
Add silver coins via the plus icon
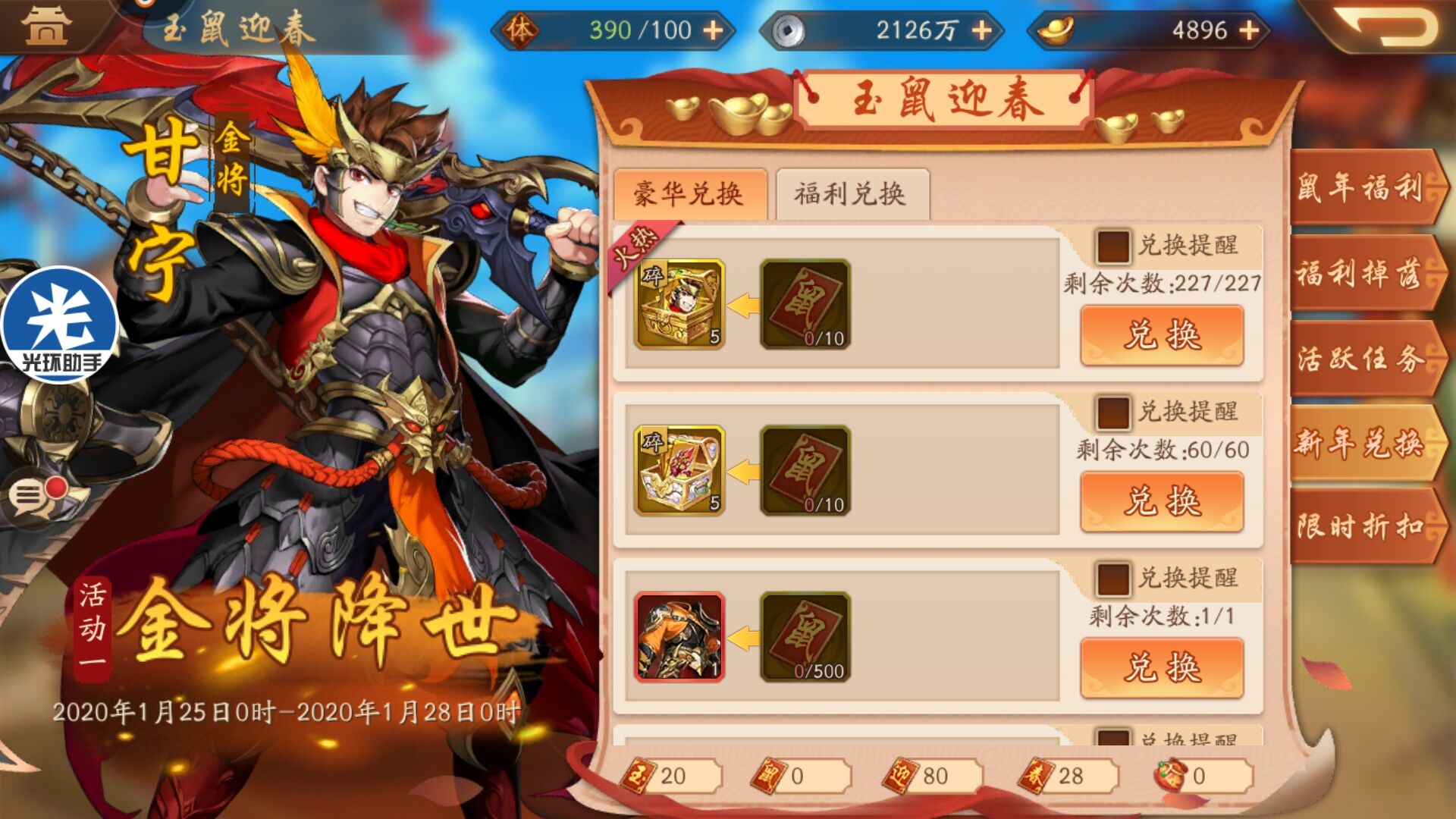[x=984, y=30]
